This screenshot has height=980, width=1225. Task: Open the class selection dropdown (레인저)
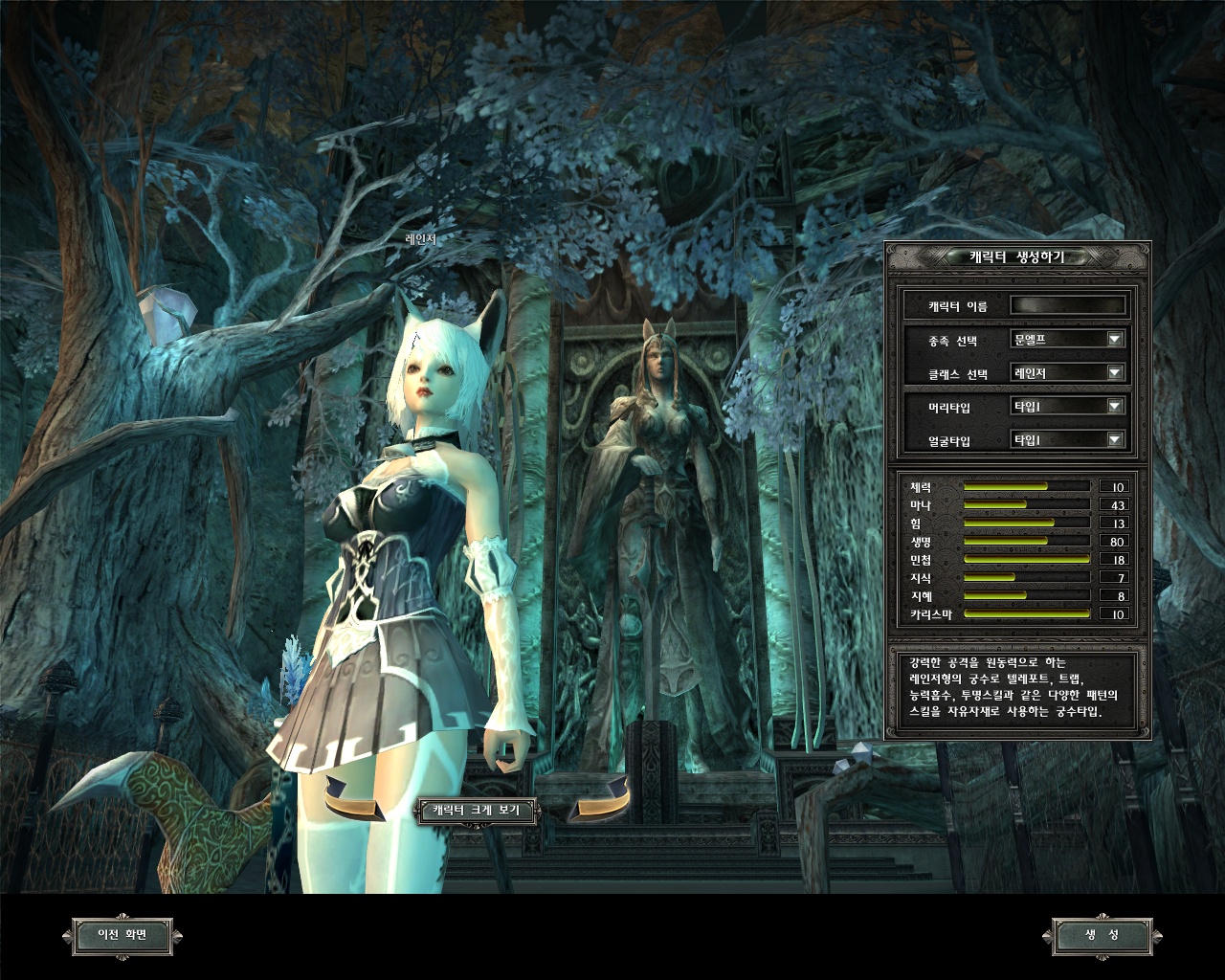click(x=1114, y=372)
